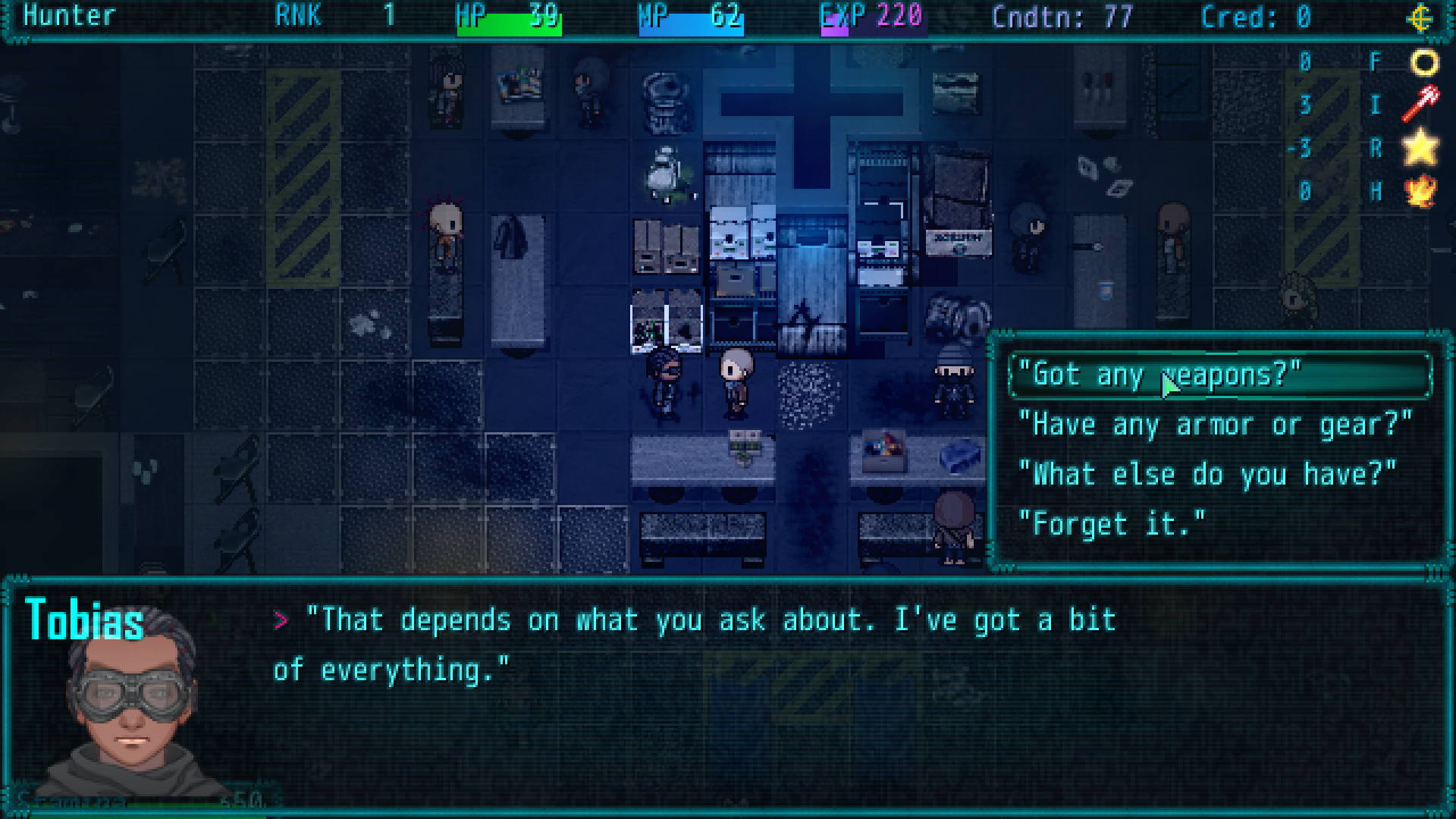Click the Cred: 0 counter
The height and width of the screenshot is (819, 1456).
(1255, 17)
